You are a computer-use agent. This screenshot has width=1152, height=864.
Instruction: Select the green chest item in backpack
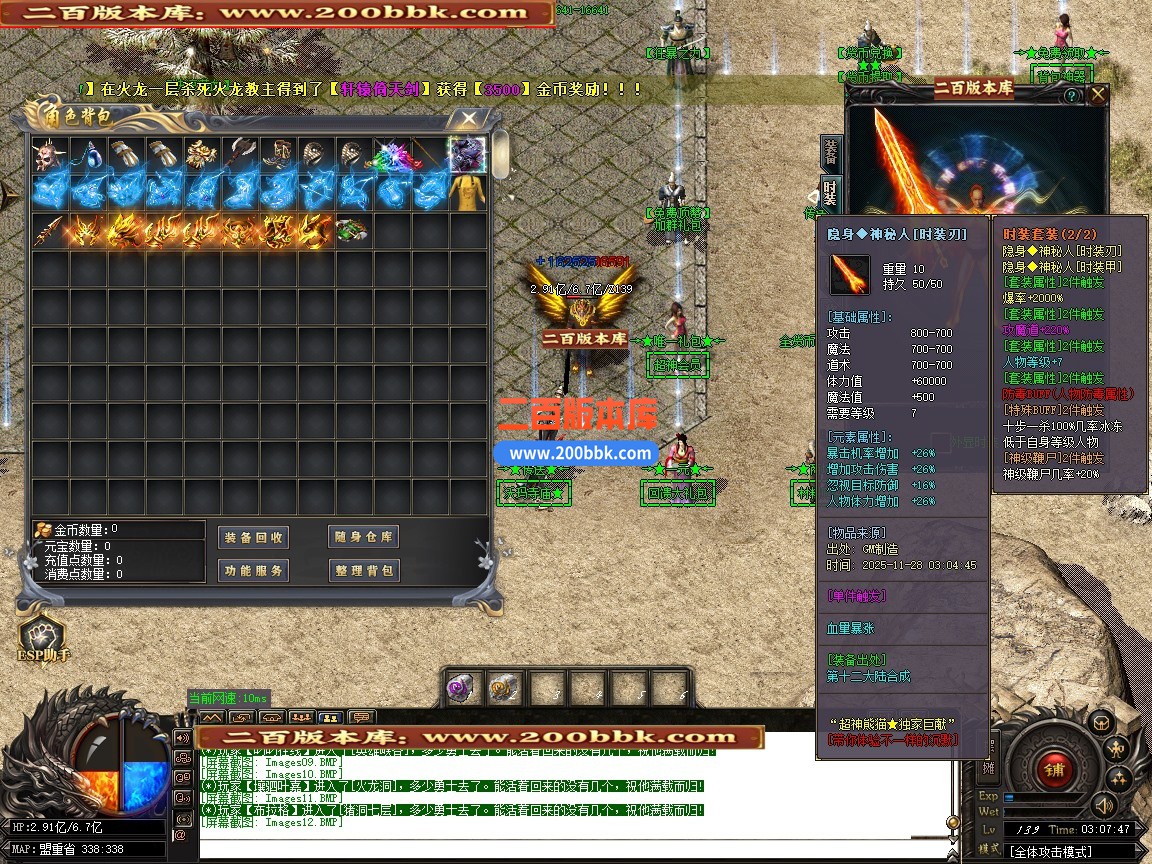(350, 231)
